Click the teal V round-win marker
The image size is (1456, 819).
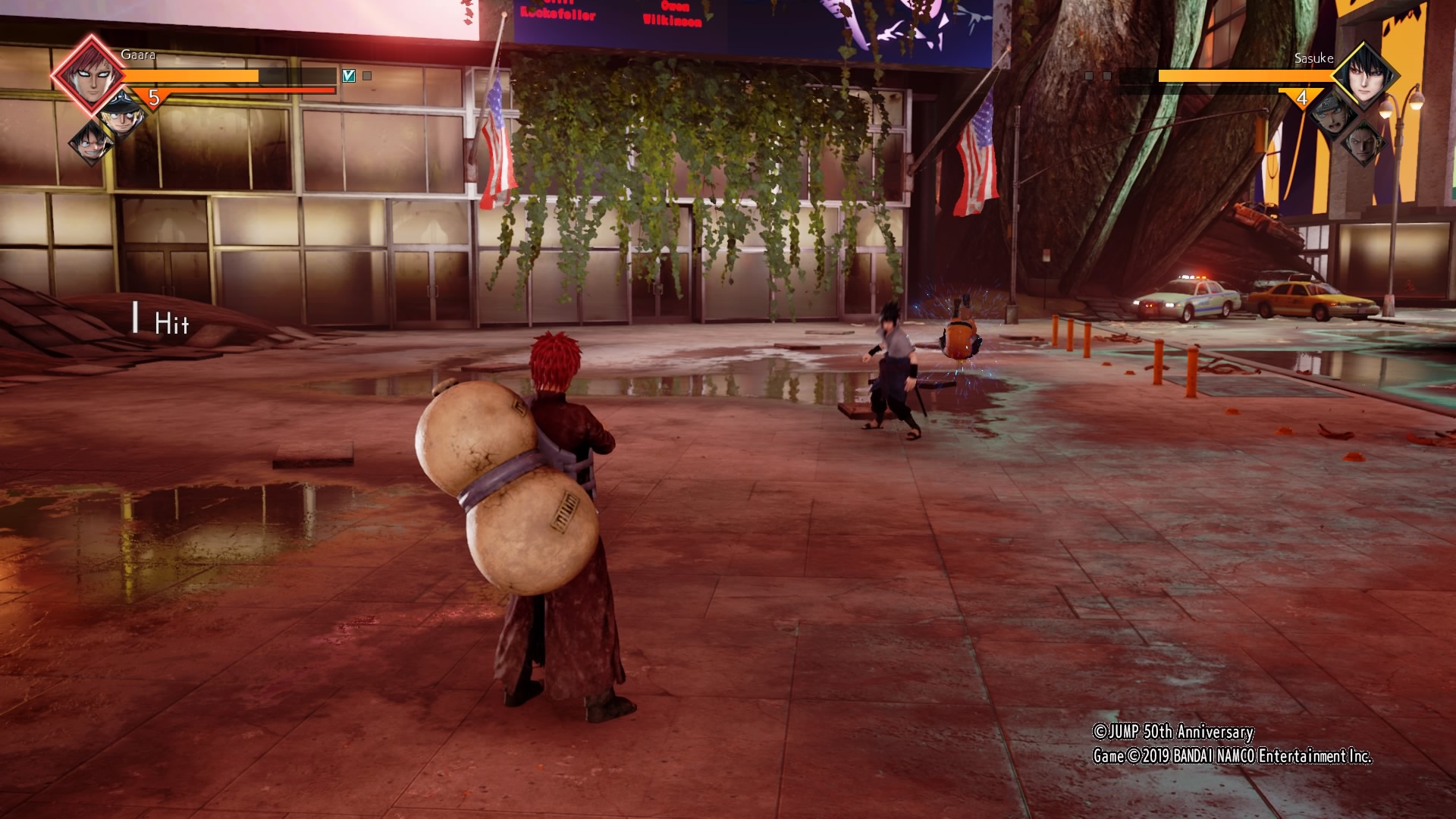349,76
